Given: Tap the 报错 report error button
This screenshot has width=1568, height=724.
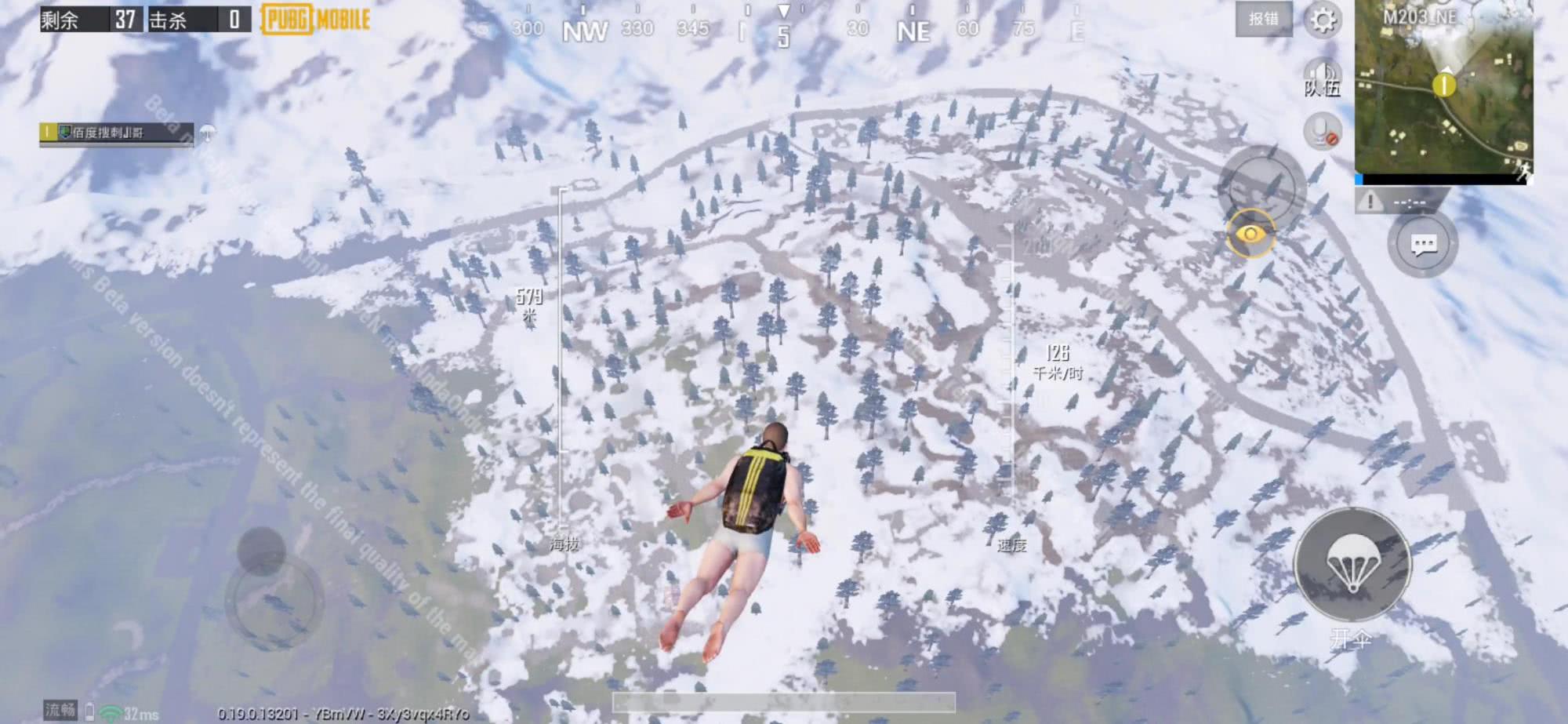Looking at the screenshot, I should (1263, 20).
